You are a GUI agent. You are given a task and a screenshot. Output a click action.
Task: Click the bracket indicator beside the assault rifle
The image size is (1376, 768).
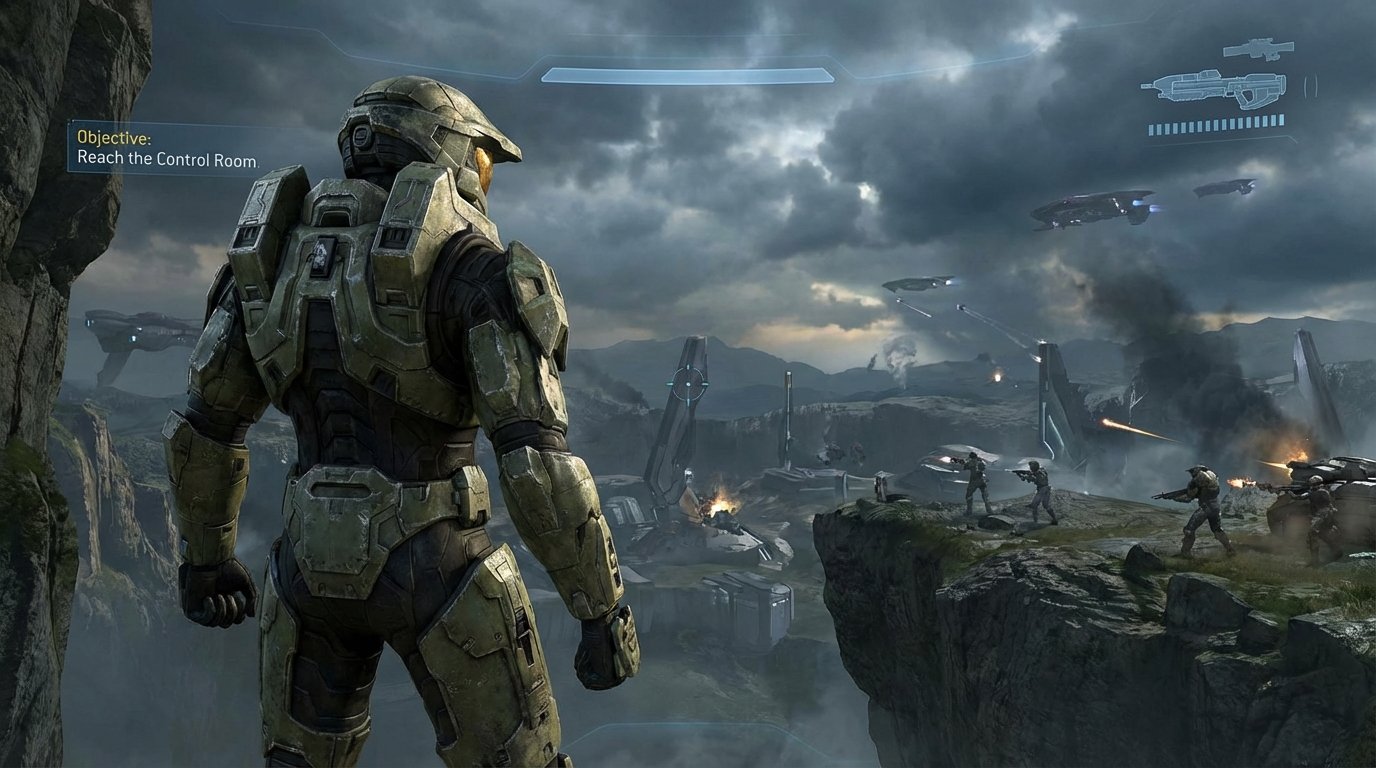coord(1310,86)
